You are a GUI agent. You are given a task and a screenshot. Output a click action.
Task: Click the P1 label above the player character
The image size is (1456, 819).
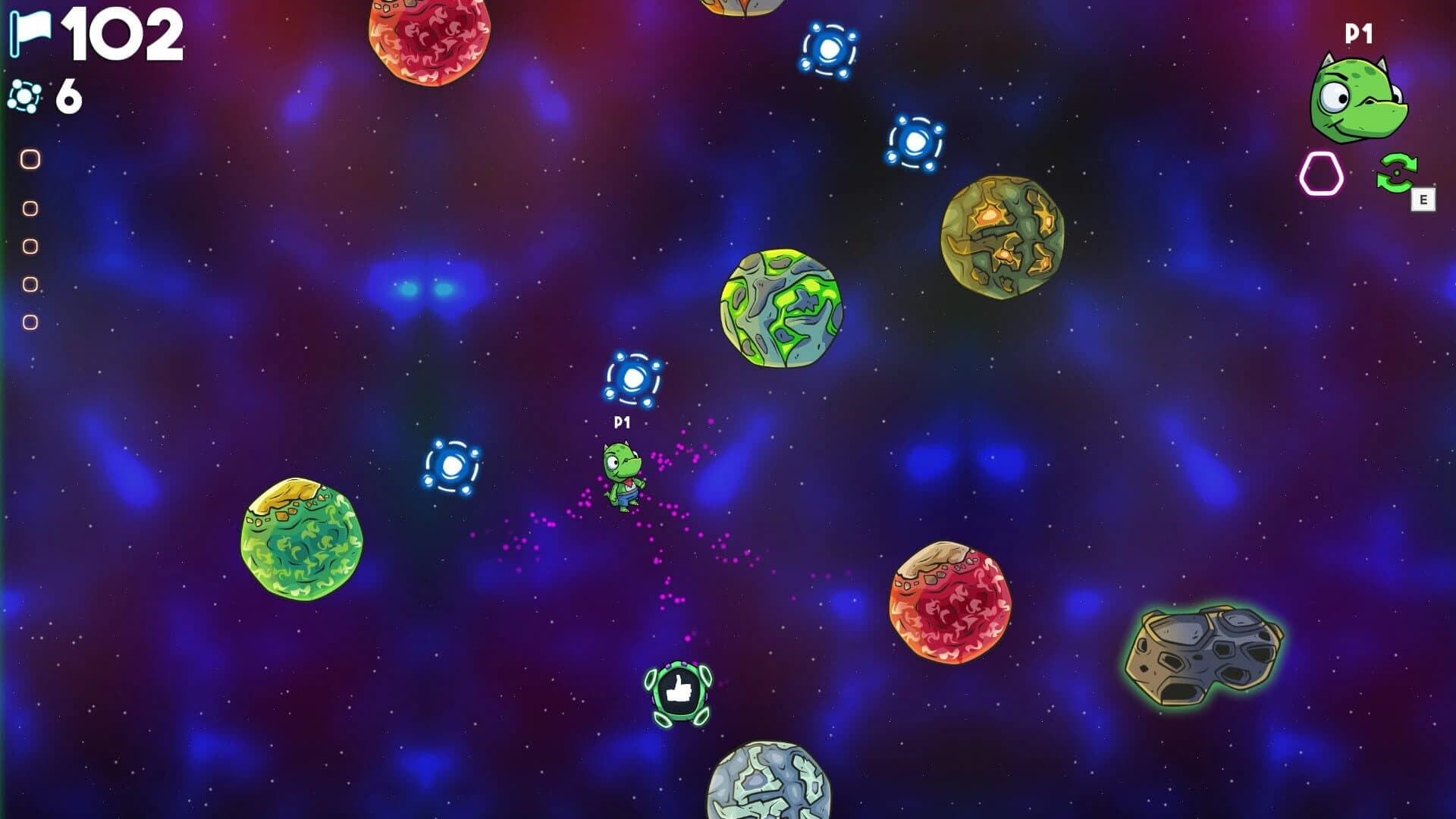621,421
